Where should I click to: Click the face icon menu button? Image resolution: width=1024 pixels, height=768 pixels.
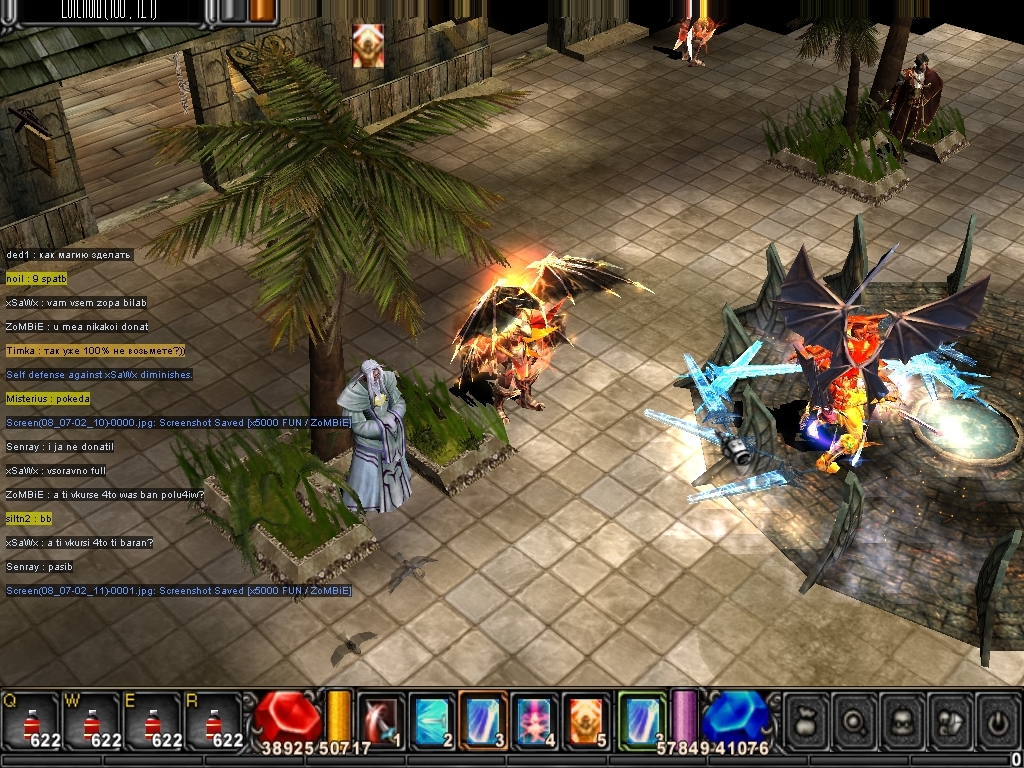(903, 720)
